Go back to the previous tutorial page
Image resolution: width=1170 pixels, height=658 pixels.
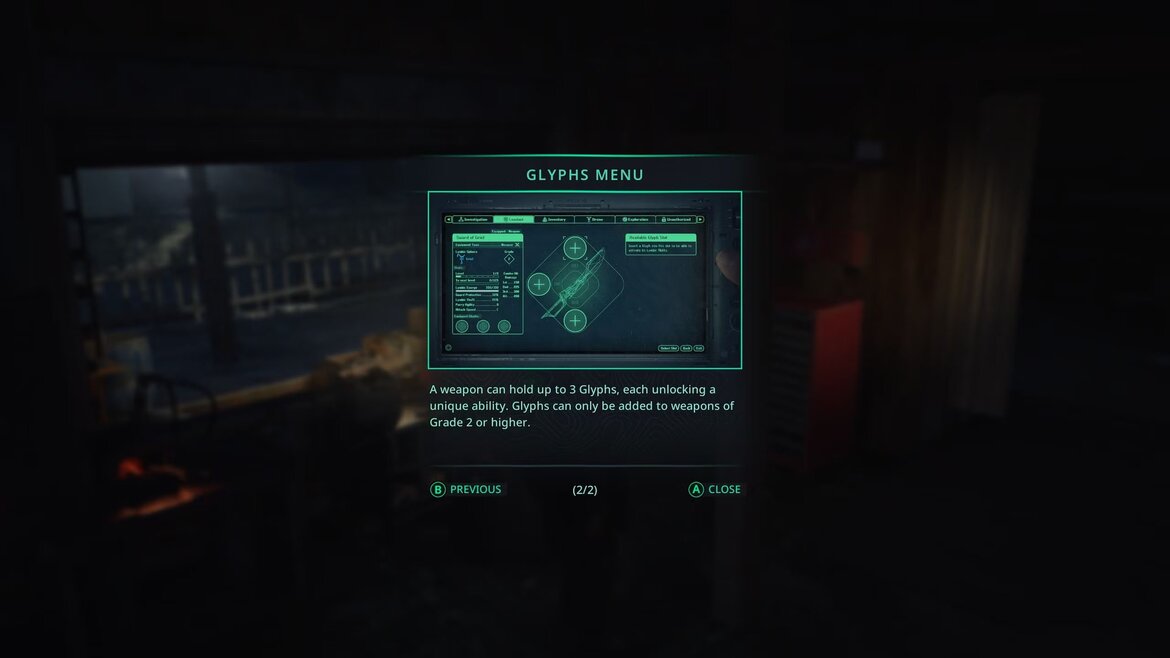tap(467, 490)
